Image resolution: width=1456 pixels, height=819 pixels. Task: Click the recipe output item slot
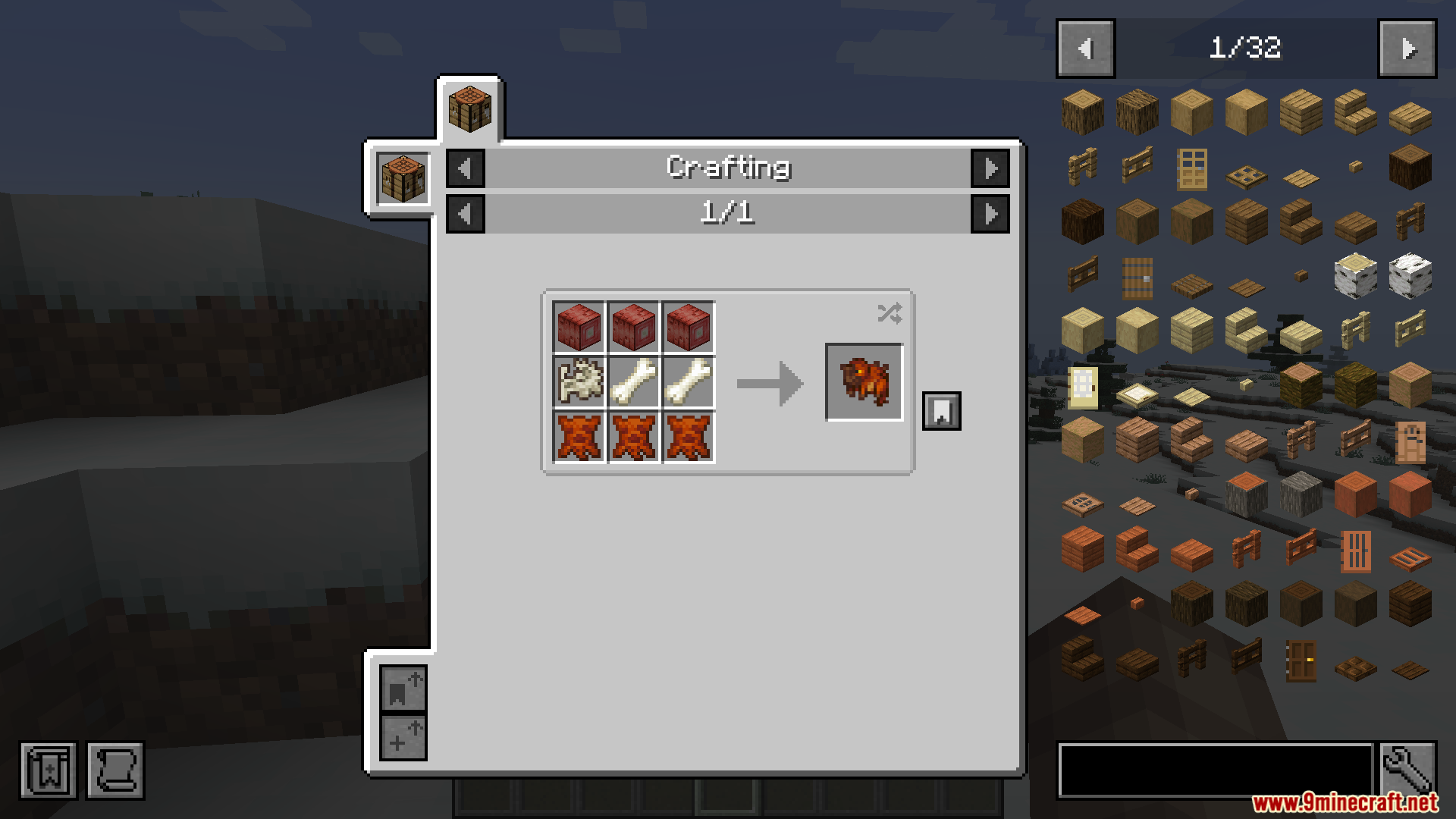tap(864, 382)
